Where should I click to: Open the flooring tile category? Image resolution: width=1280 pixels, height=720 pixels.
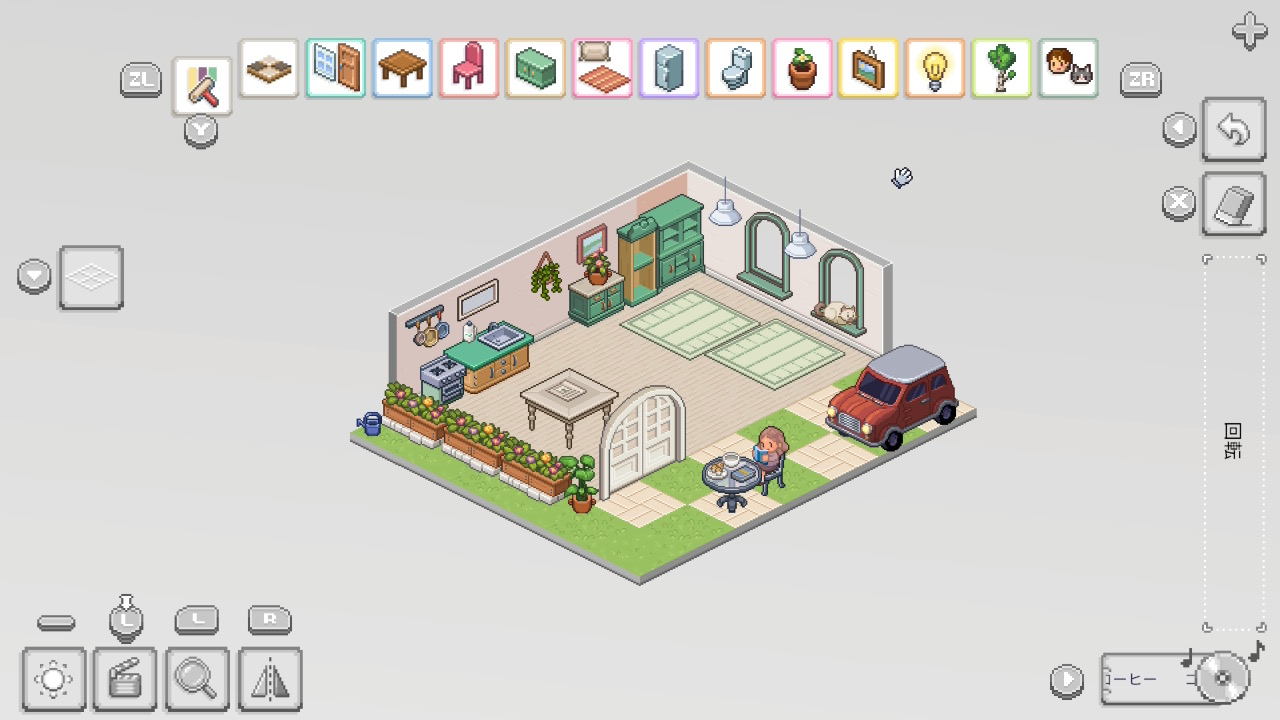point(269,68)
